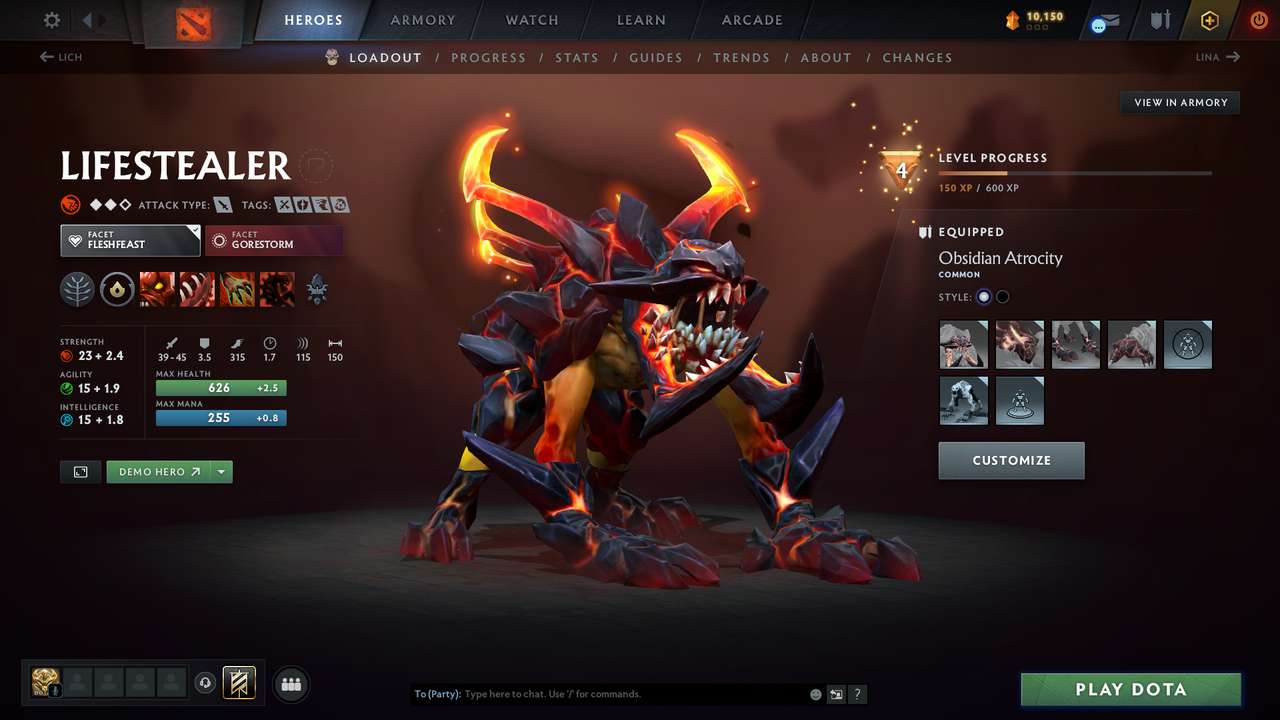This screenshot has width=1280, height=720.
Task: Select the Rage ability icon
Action: (x=156, y=290)
